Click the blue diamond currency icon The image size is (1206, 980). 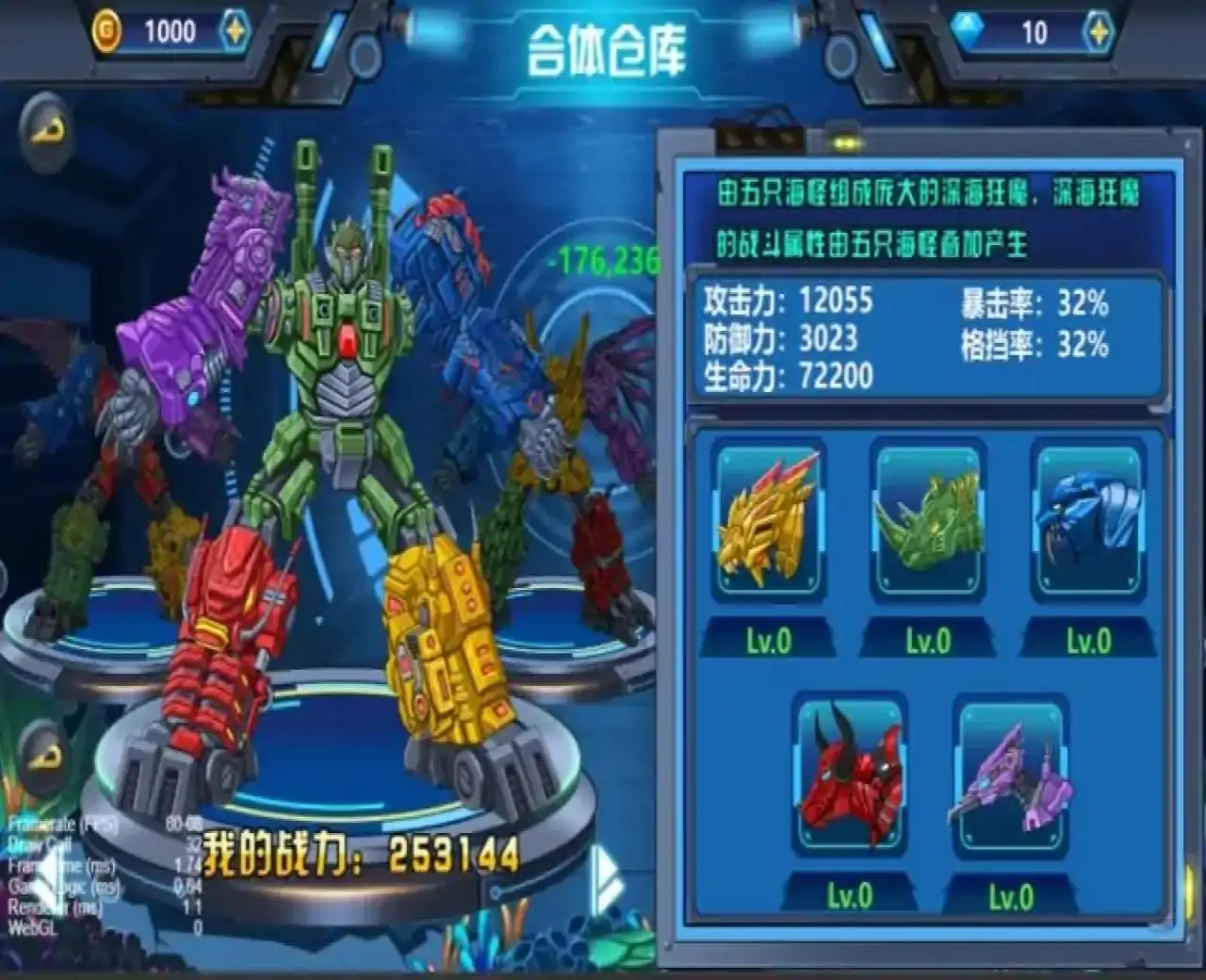pyautogui.click(x=966, y=28)
